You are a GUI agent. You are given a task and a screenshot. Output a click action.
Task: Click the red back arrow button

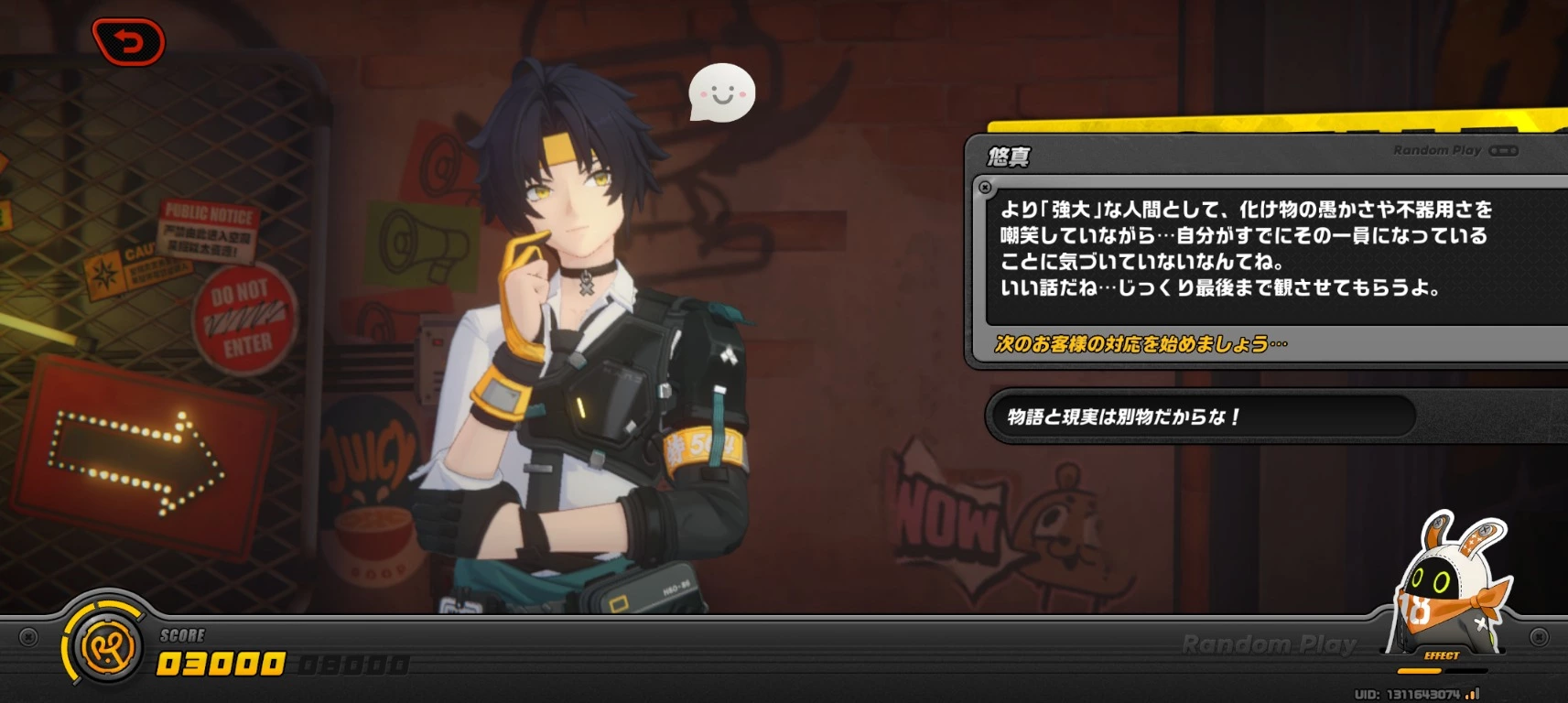(x=129, y=42)
